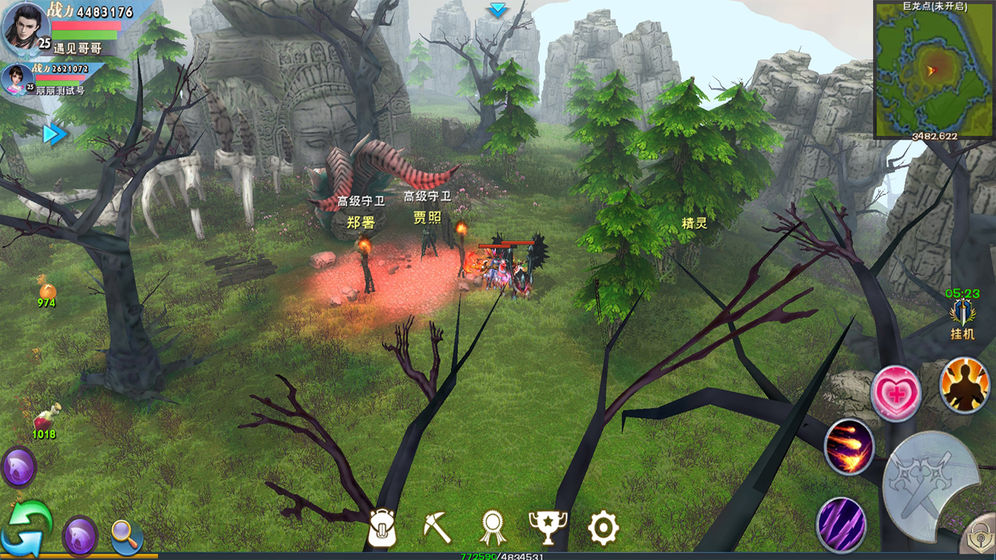The height and width of the screenshot is (560, 996).
Task: Use the purple slash skill
Action: pyautogui.click(x=840, y=524)
